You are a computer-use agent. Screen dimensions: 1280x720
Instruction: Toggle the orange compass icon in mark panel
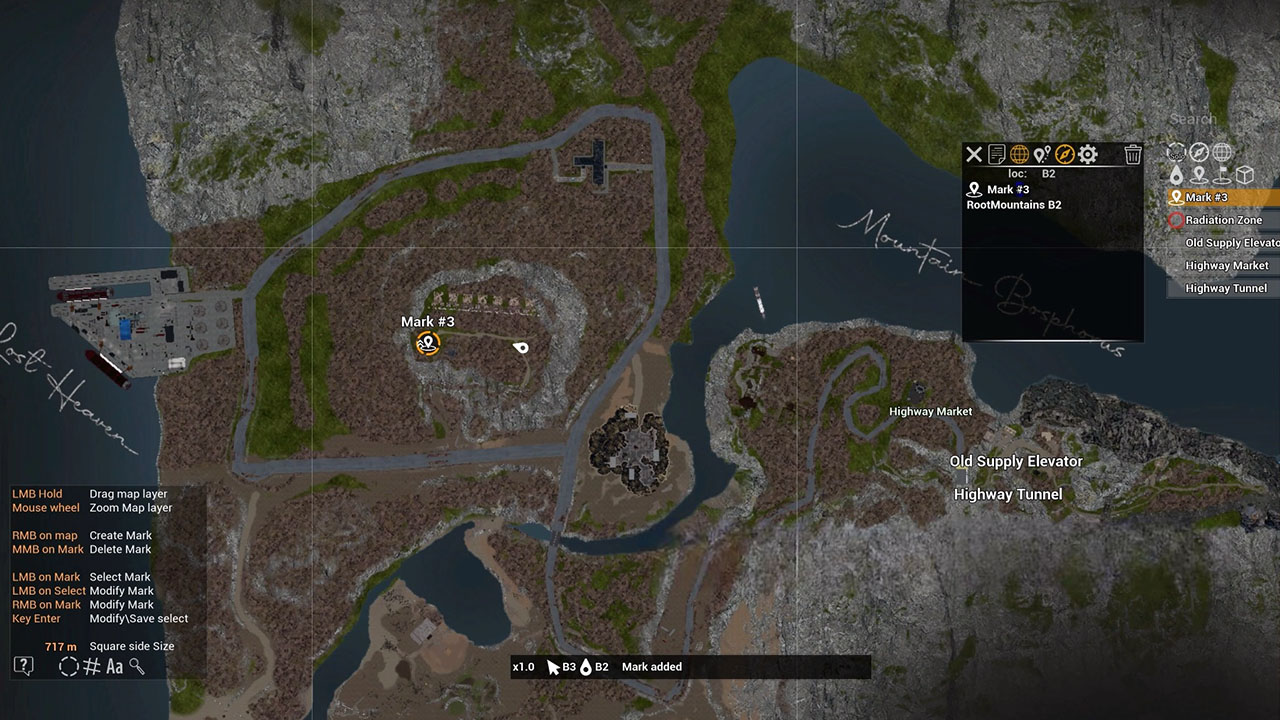point(1065,154)
